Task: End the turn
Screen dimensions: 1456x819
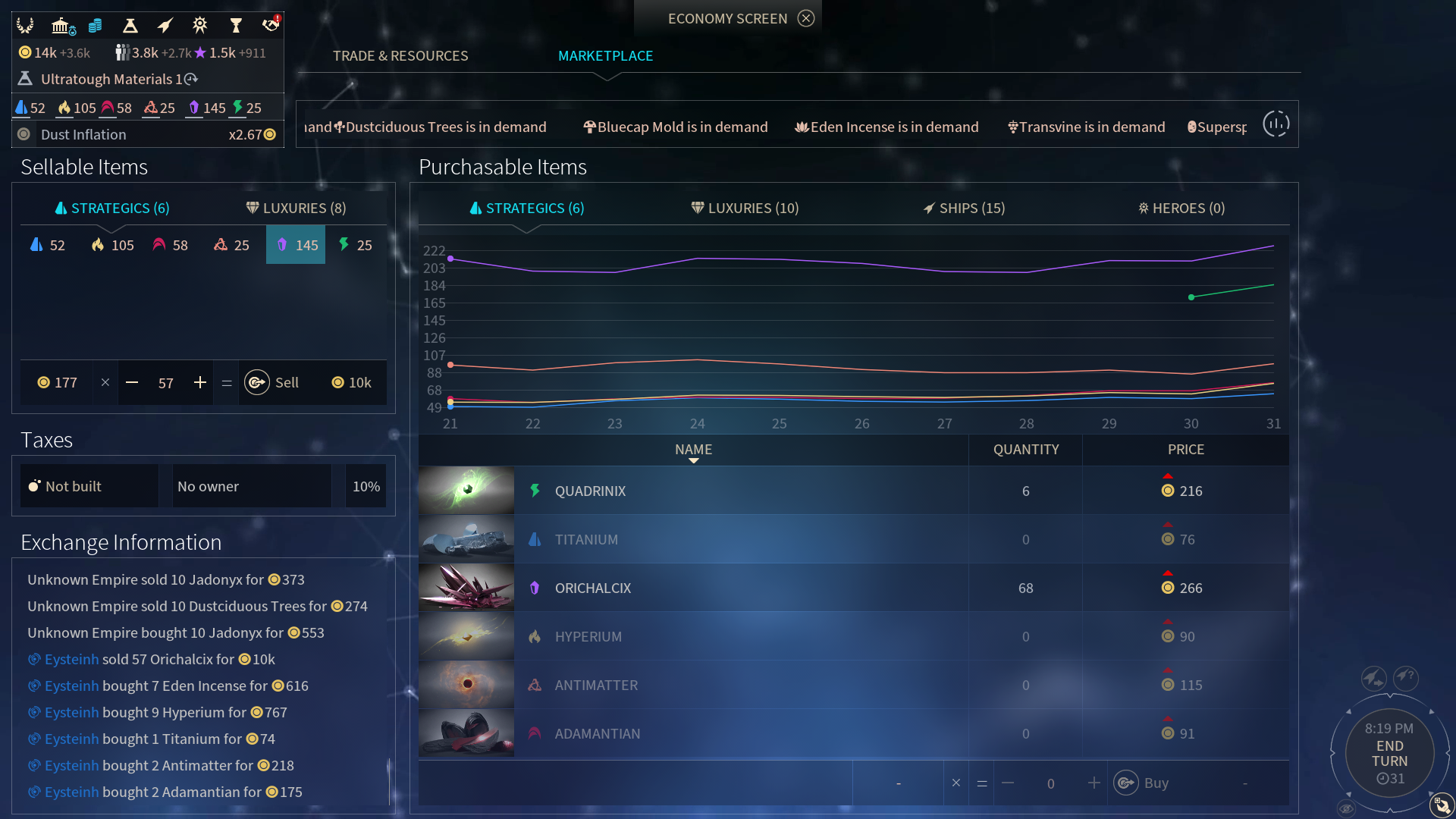Action: point(1389,754)
